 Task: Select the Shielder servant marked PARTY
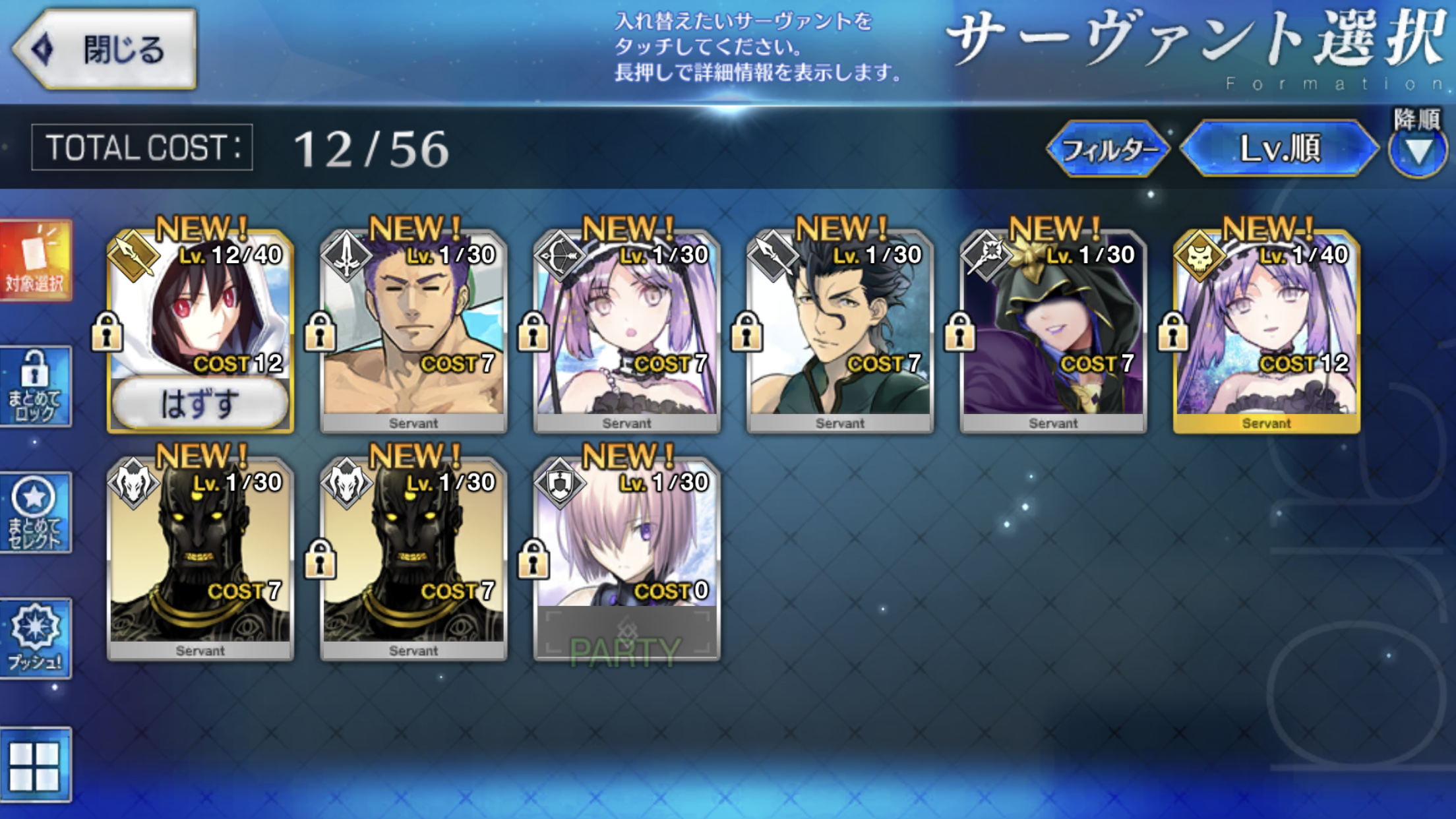(x=626, y=557)
